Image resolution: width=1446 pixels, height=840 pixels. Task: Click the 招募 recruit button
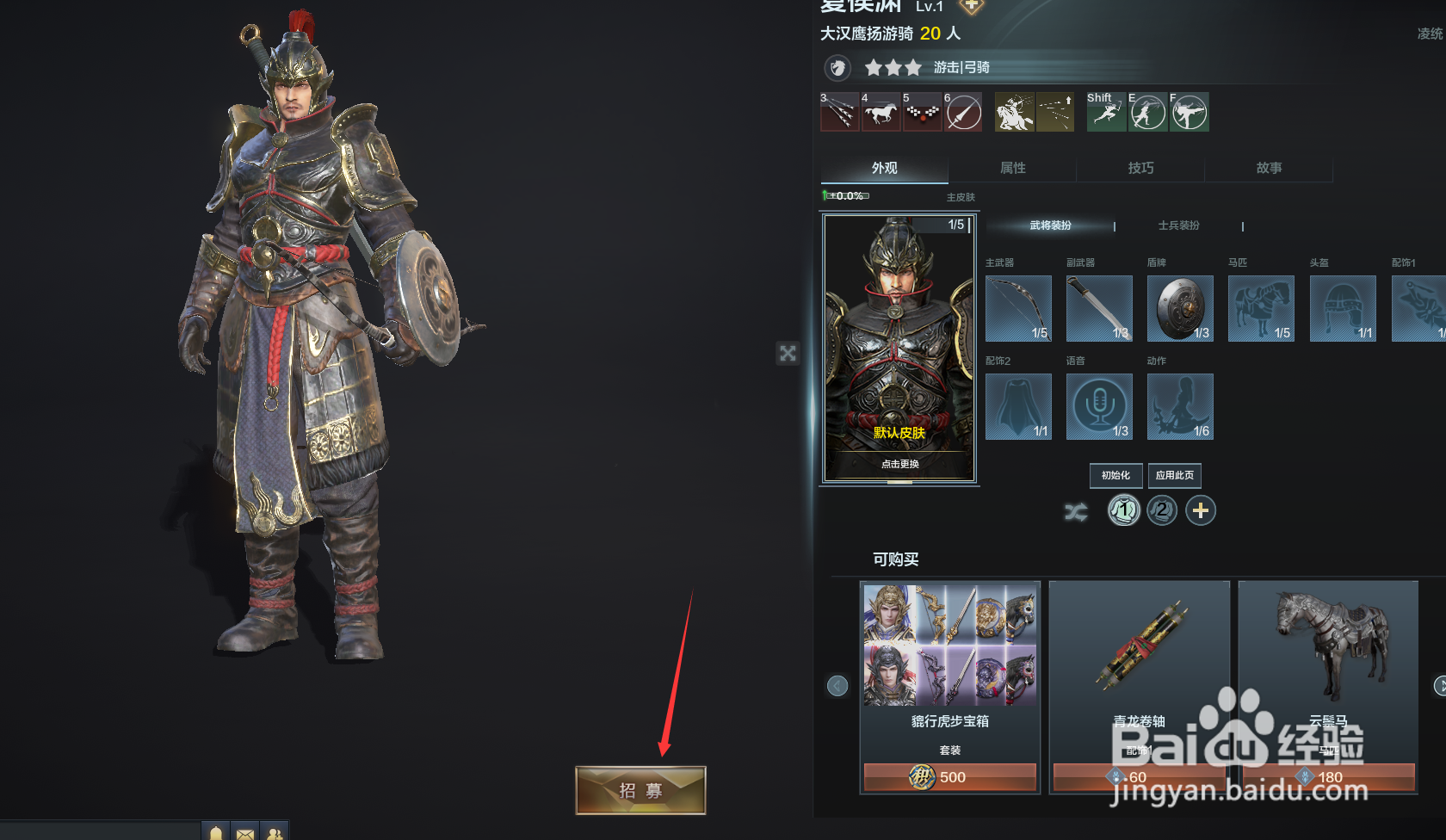[x=640, y=788]
